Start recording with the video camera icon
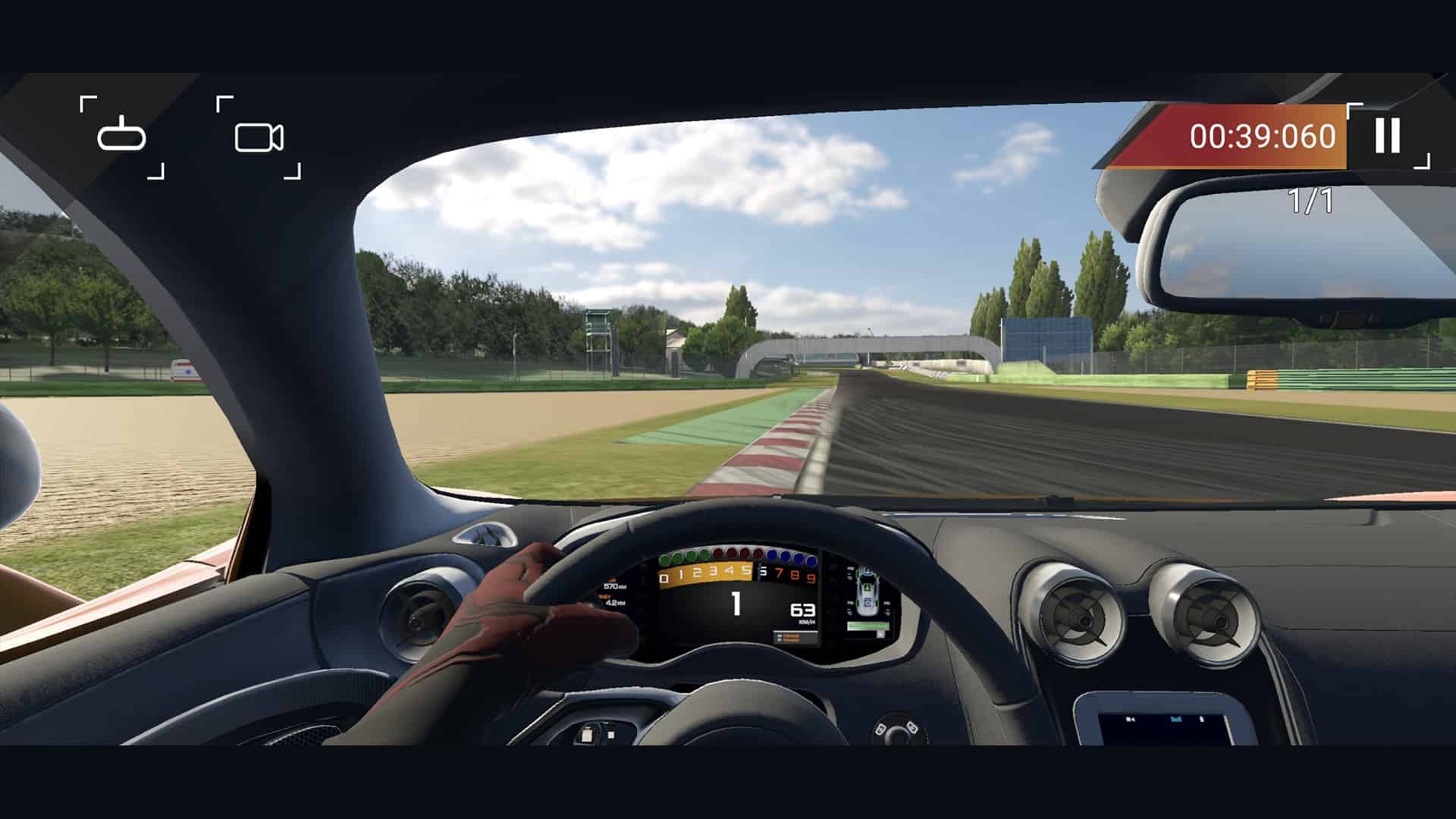1456x819 pixels. click(x=258, y=138)
